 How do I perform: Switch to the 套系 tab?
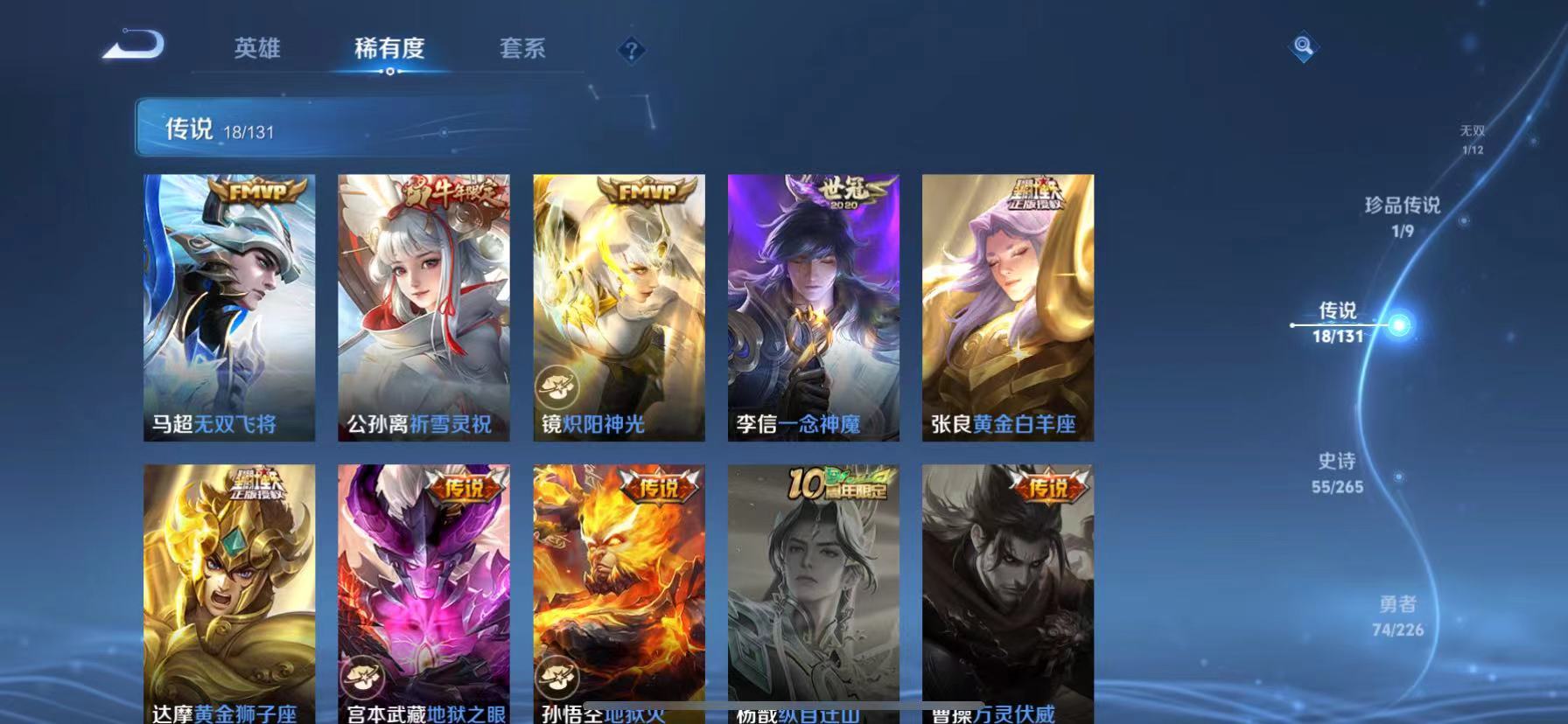(523, 50)
